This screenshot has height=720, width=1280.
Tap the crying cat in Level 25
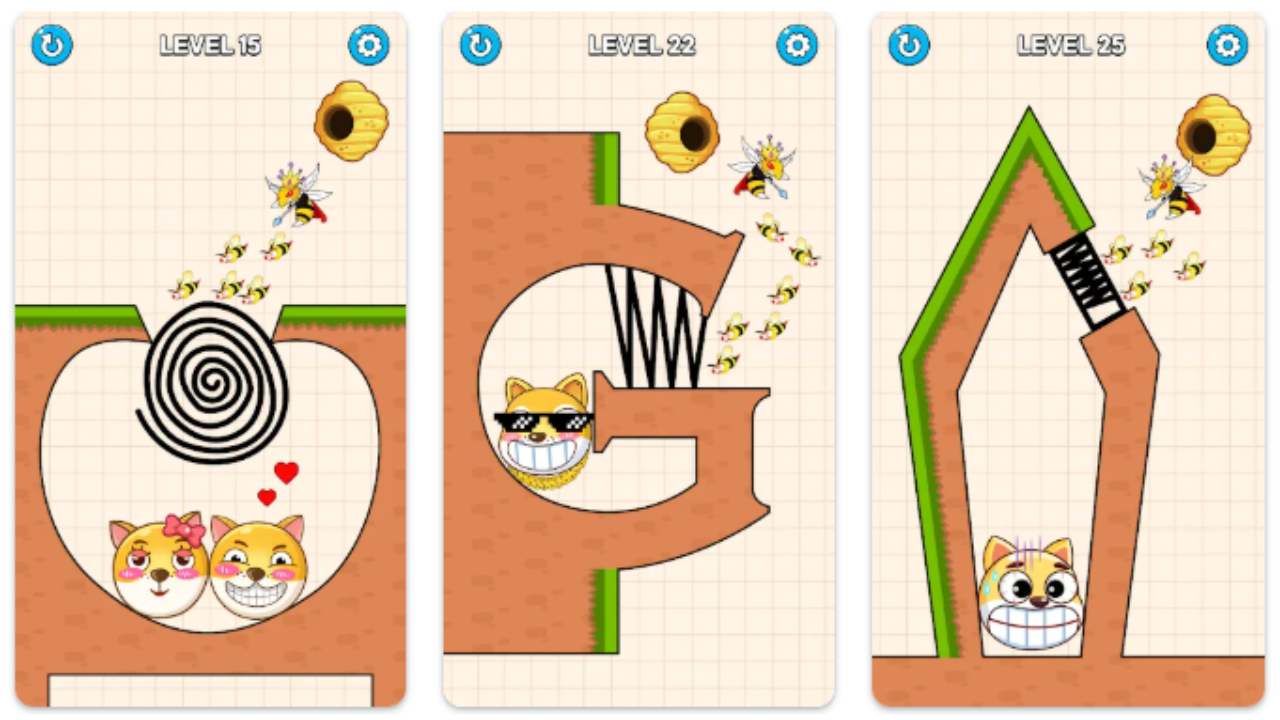click(x=1030, y=590)
